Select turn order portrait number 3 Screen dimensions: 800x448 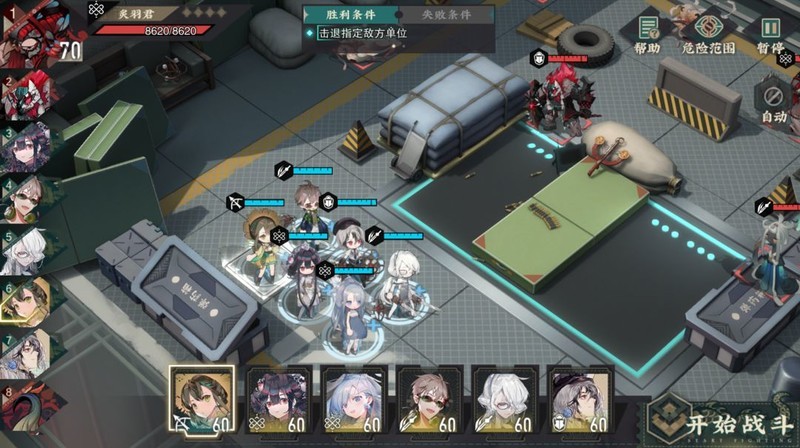point(27,146)
